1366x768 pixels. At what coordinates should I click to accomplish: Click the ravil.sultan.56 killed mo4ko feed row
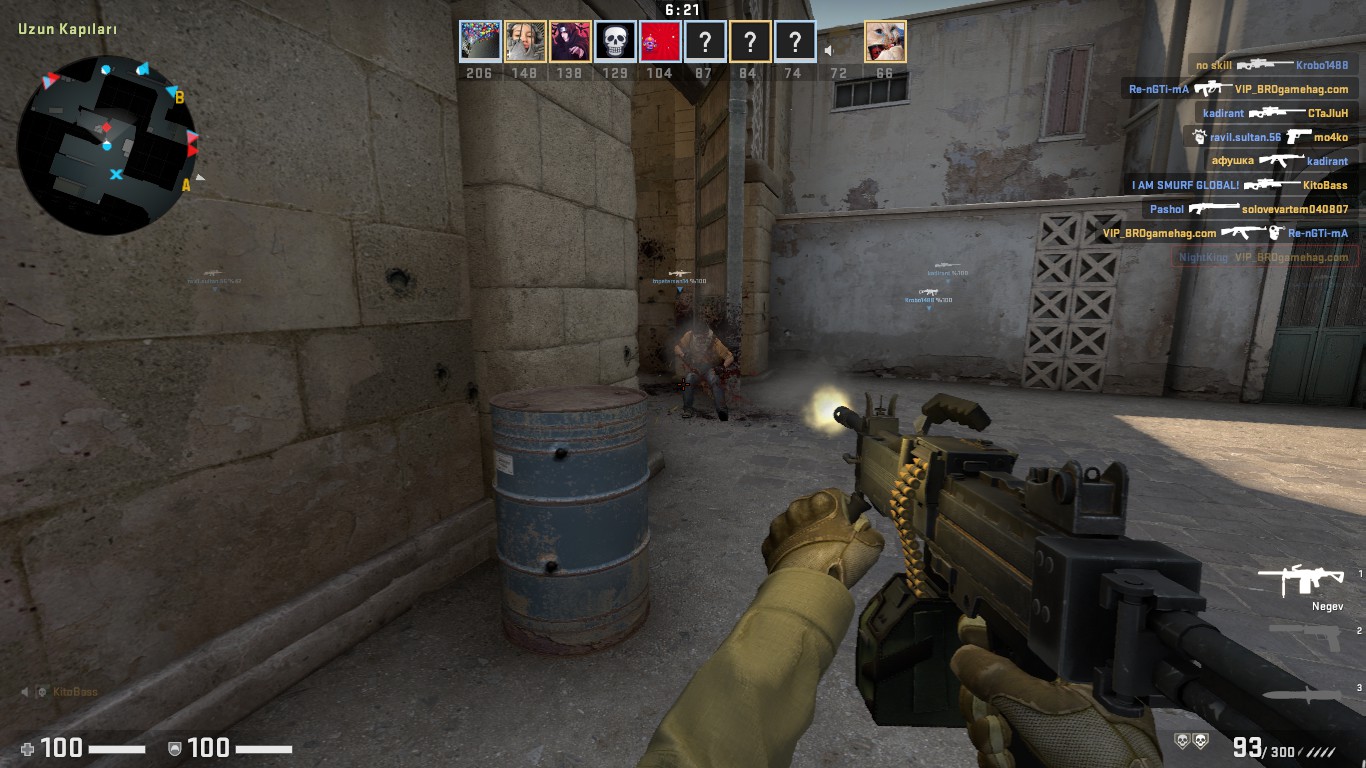tap(1270, 137)
